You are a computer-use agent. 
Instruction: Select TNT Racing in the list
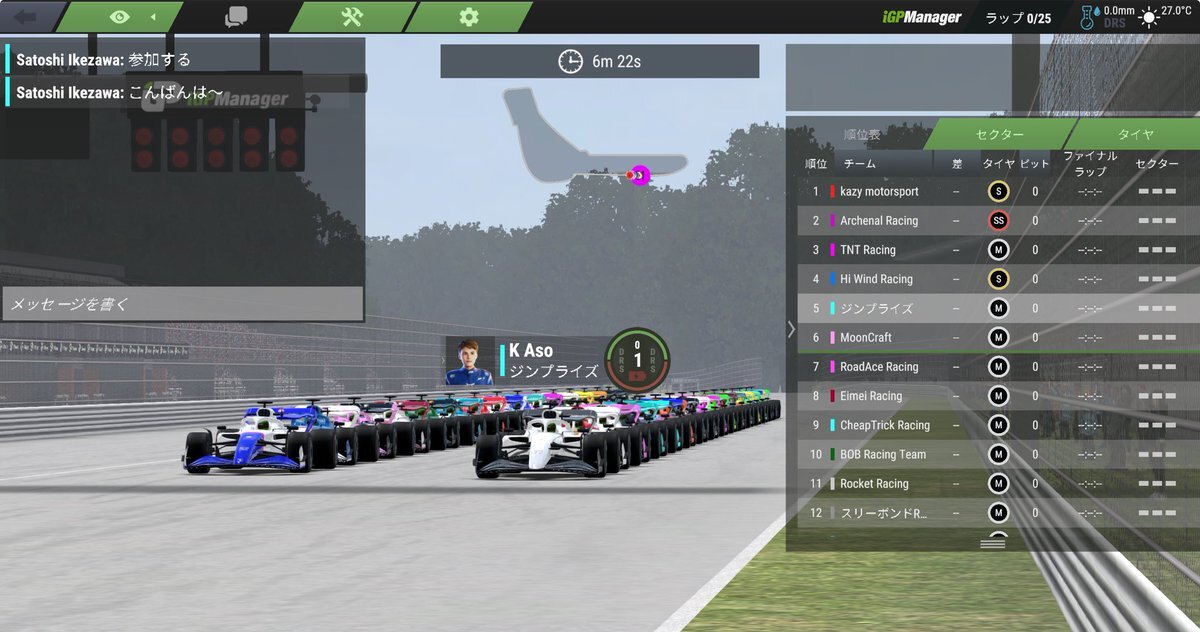click(x=868, y=250)
